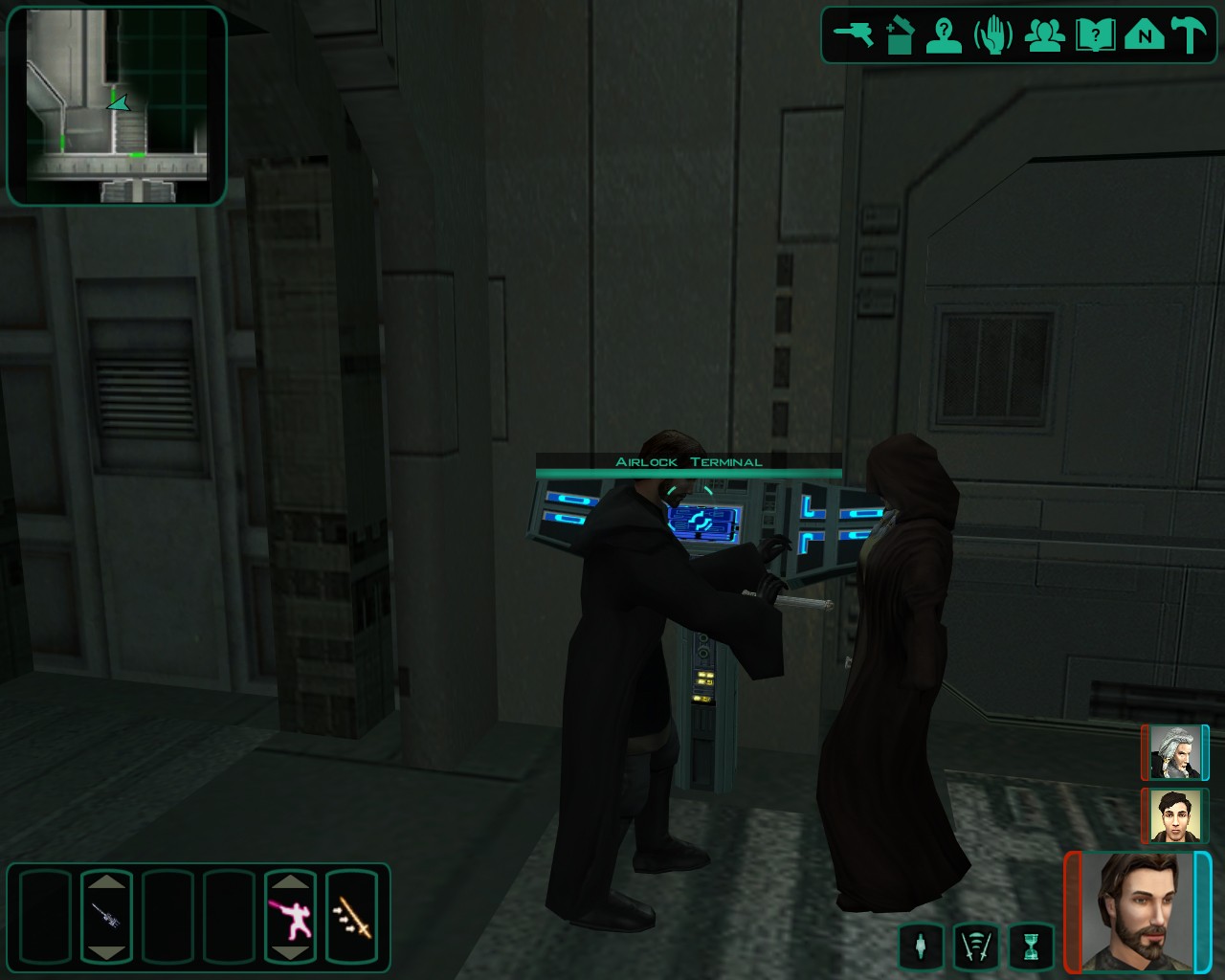This screenshot has height=980, width=1225.
Task: Select the gray-haired companion portrait
Action: [x=1174, y=752]
